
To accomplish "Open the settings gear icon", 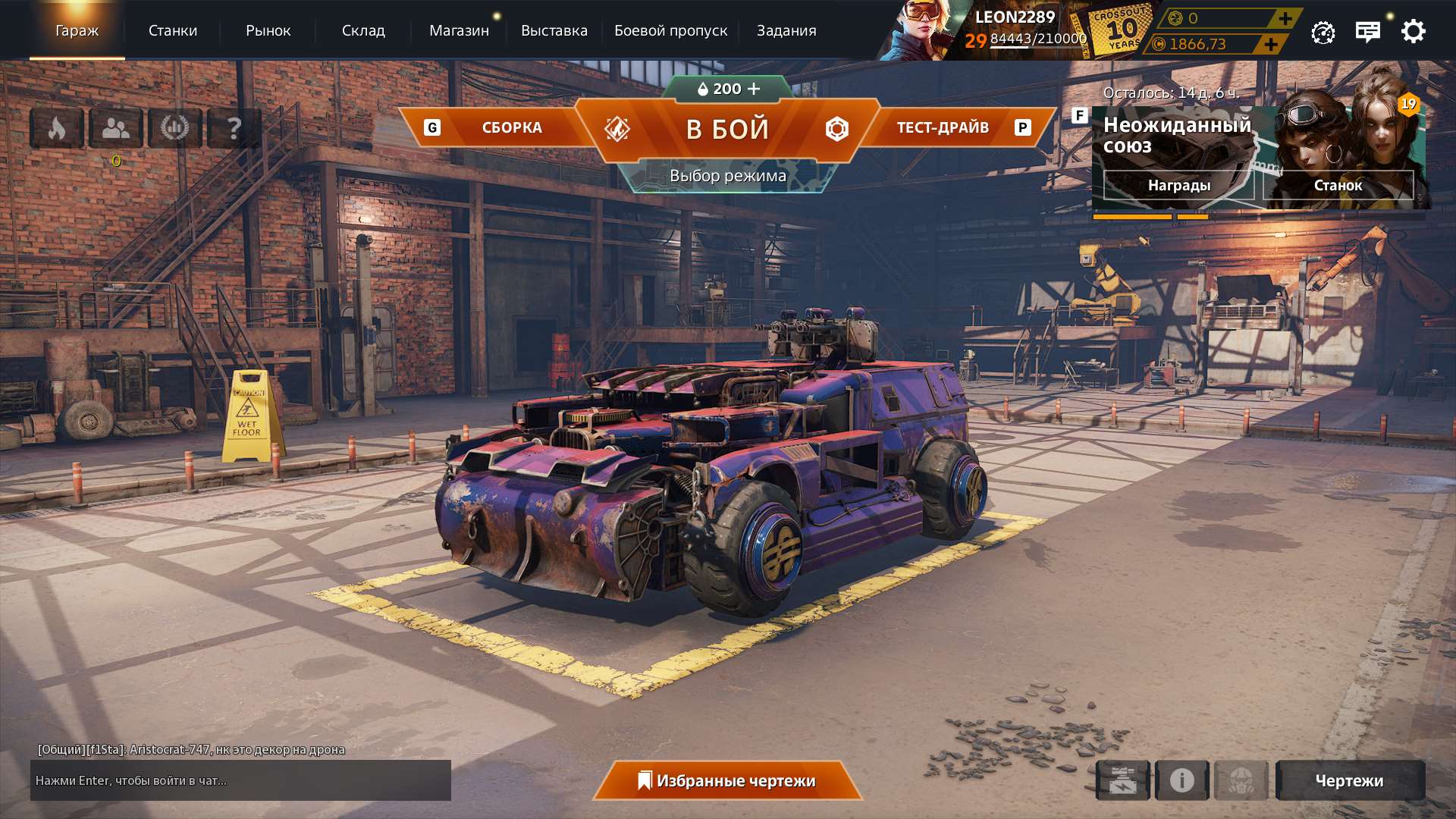I will pyautogui.click(x=1412, y=31).
